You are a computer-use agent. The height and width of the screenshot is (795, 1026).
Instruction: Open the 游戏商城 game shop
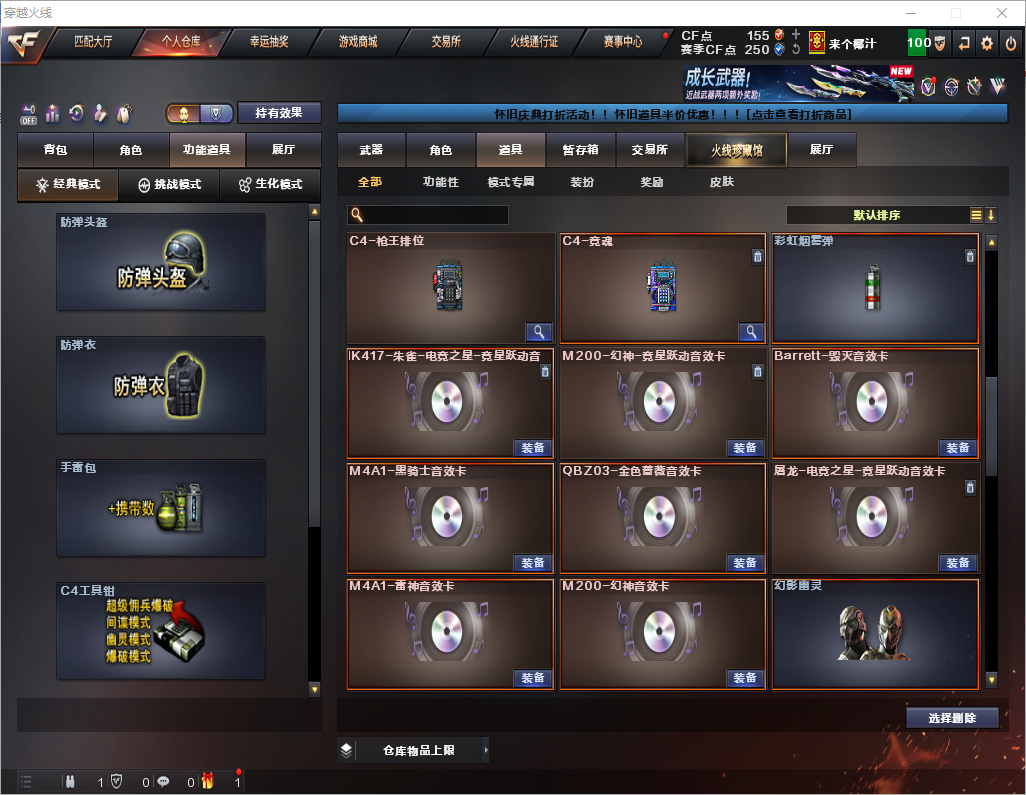click(x=357, y=42)
